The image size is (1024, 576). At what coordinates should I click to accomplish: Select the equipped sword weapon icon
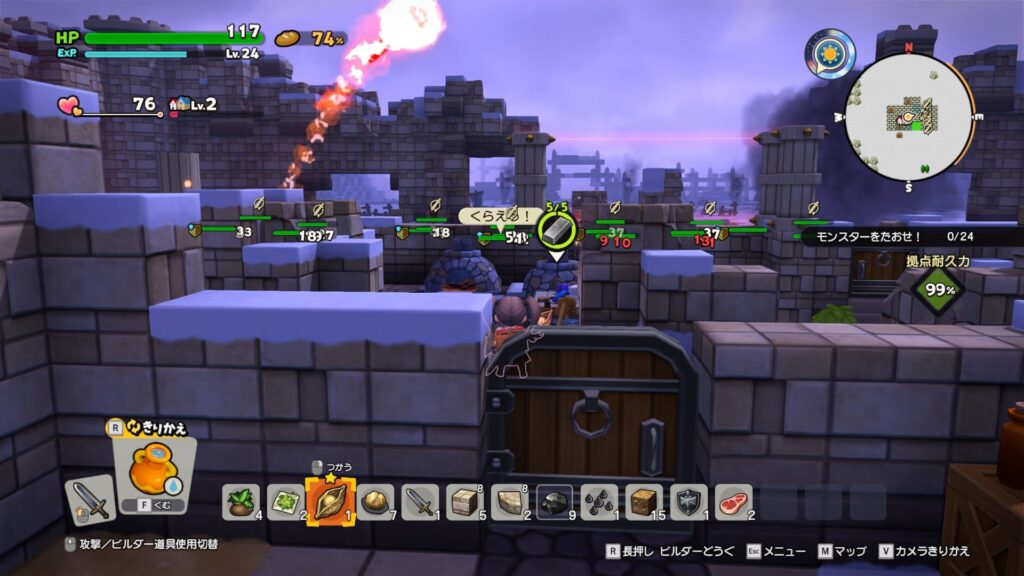[91, 499]
